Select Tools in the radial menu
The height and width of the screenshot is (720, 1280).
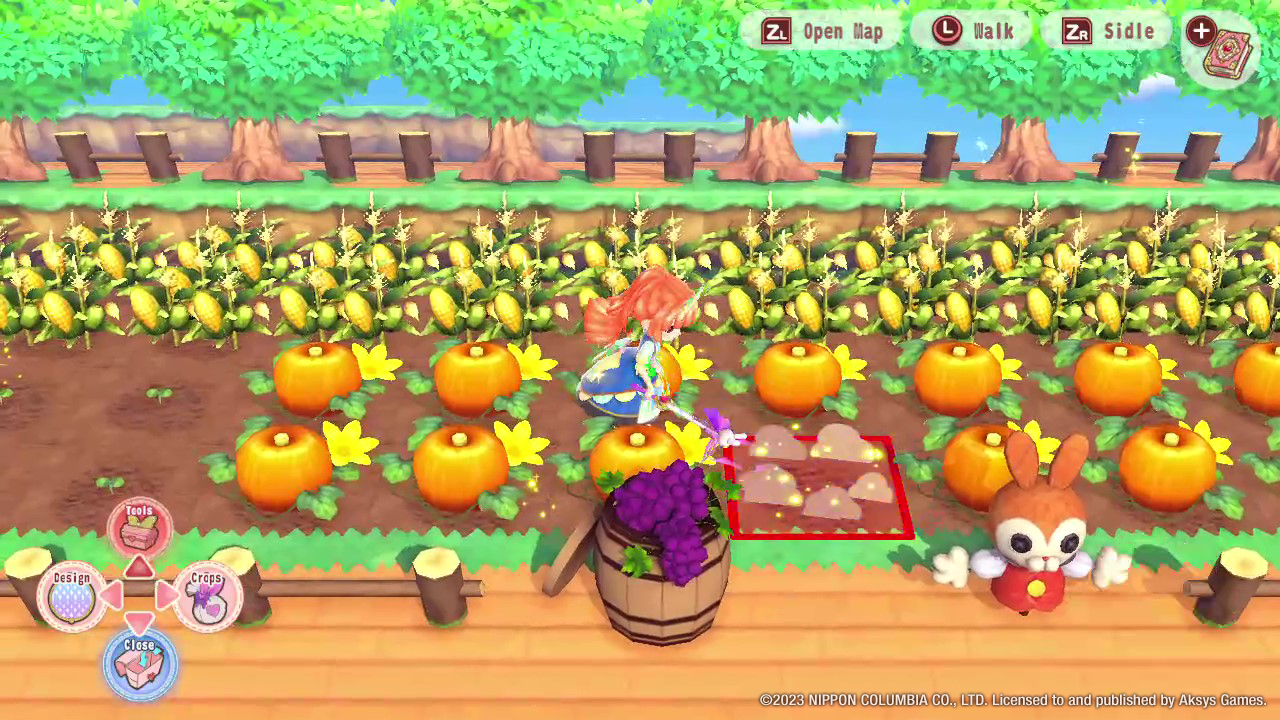coord(140,527)
